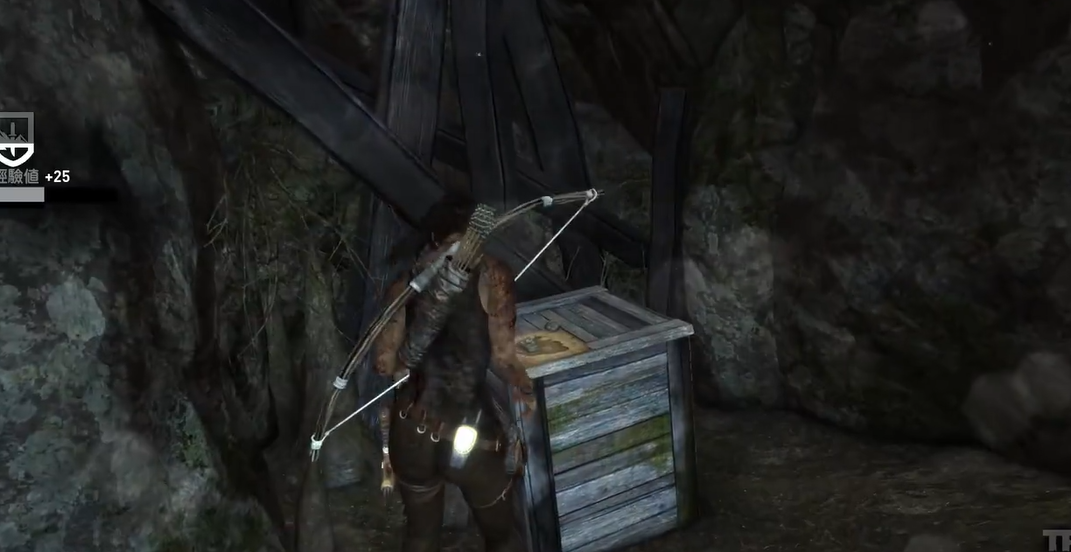Screen dimensions: 1071x552
Task: Click the survival skill shield emblem
Action: click(16, 138)
